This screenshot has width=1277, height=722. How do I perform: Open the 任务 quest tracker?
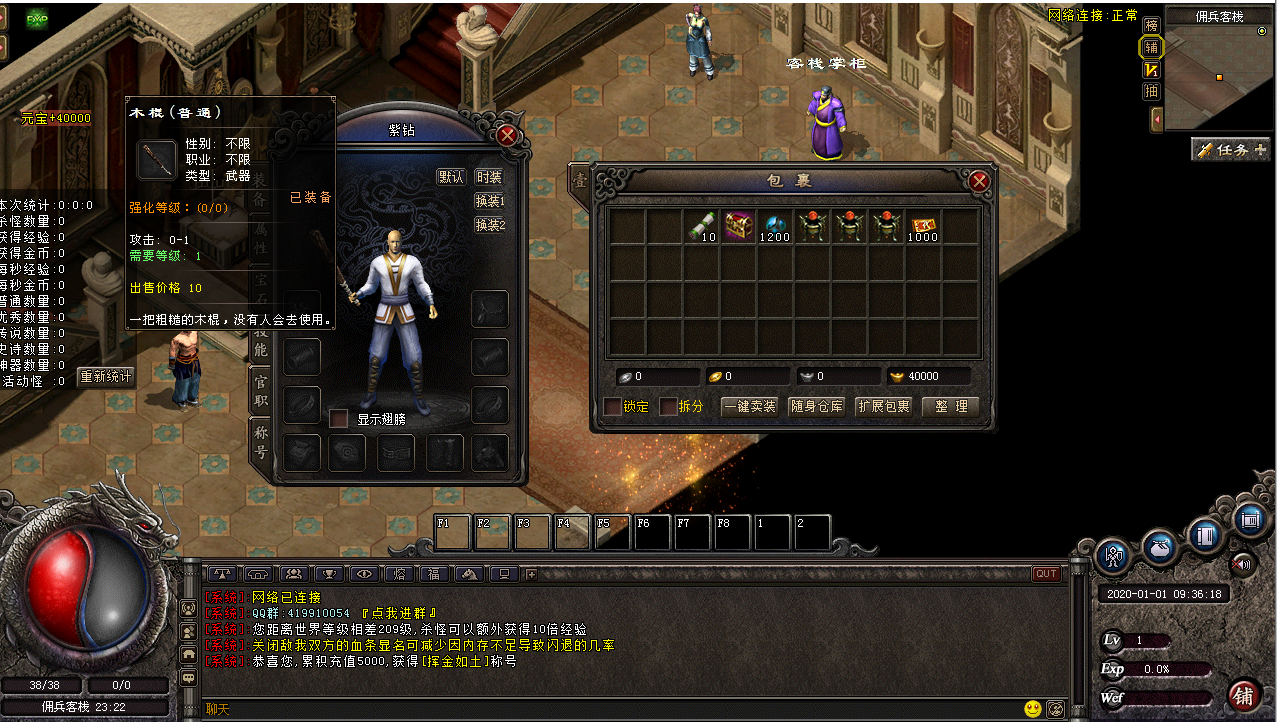[x=1230, y=150]
